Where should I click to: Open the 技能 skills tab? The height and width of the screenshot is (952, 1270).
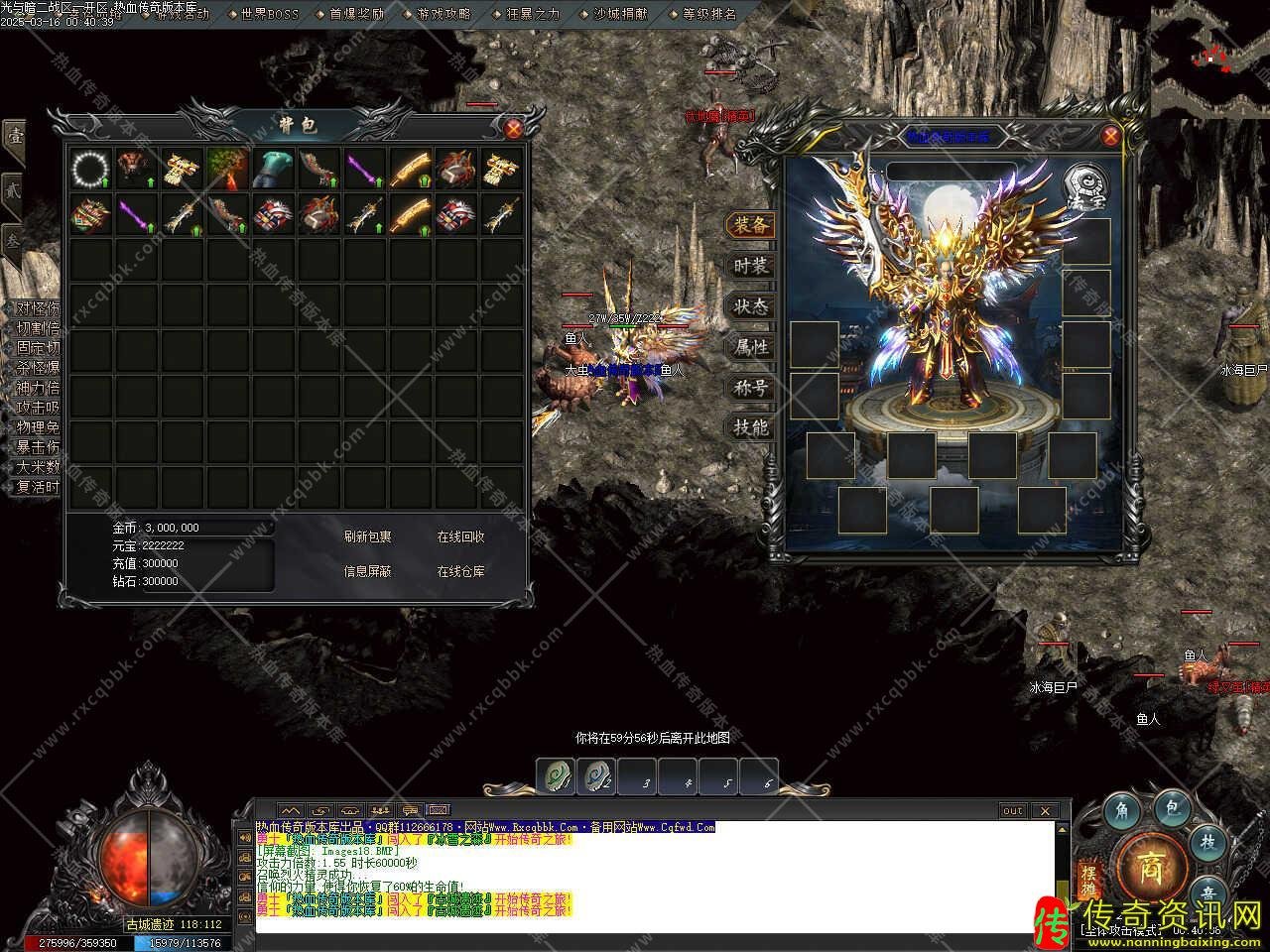[x=750, y=428]
